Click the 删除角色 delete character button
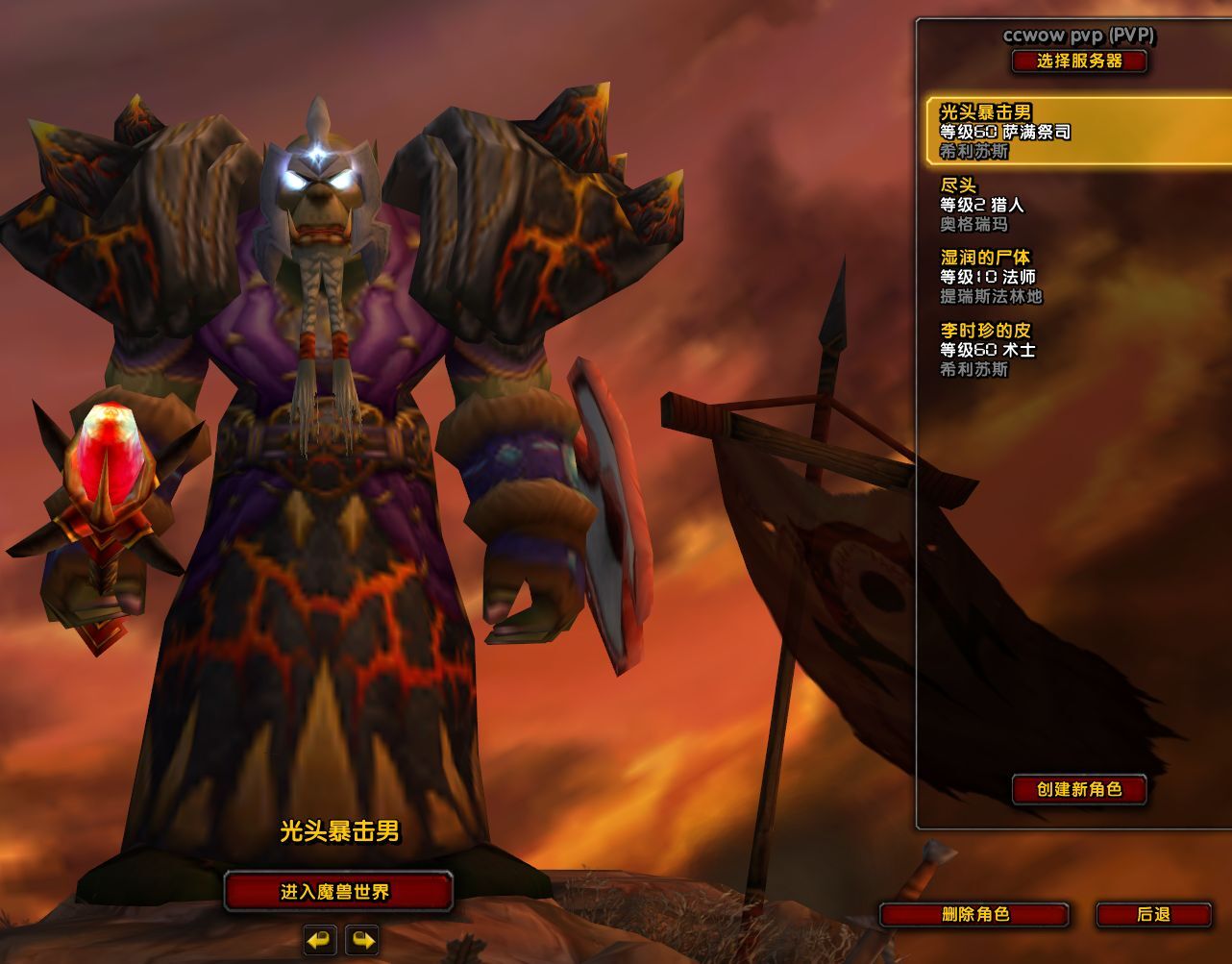1232x964 pixels. coord(974,914)
